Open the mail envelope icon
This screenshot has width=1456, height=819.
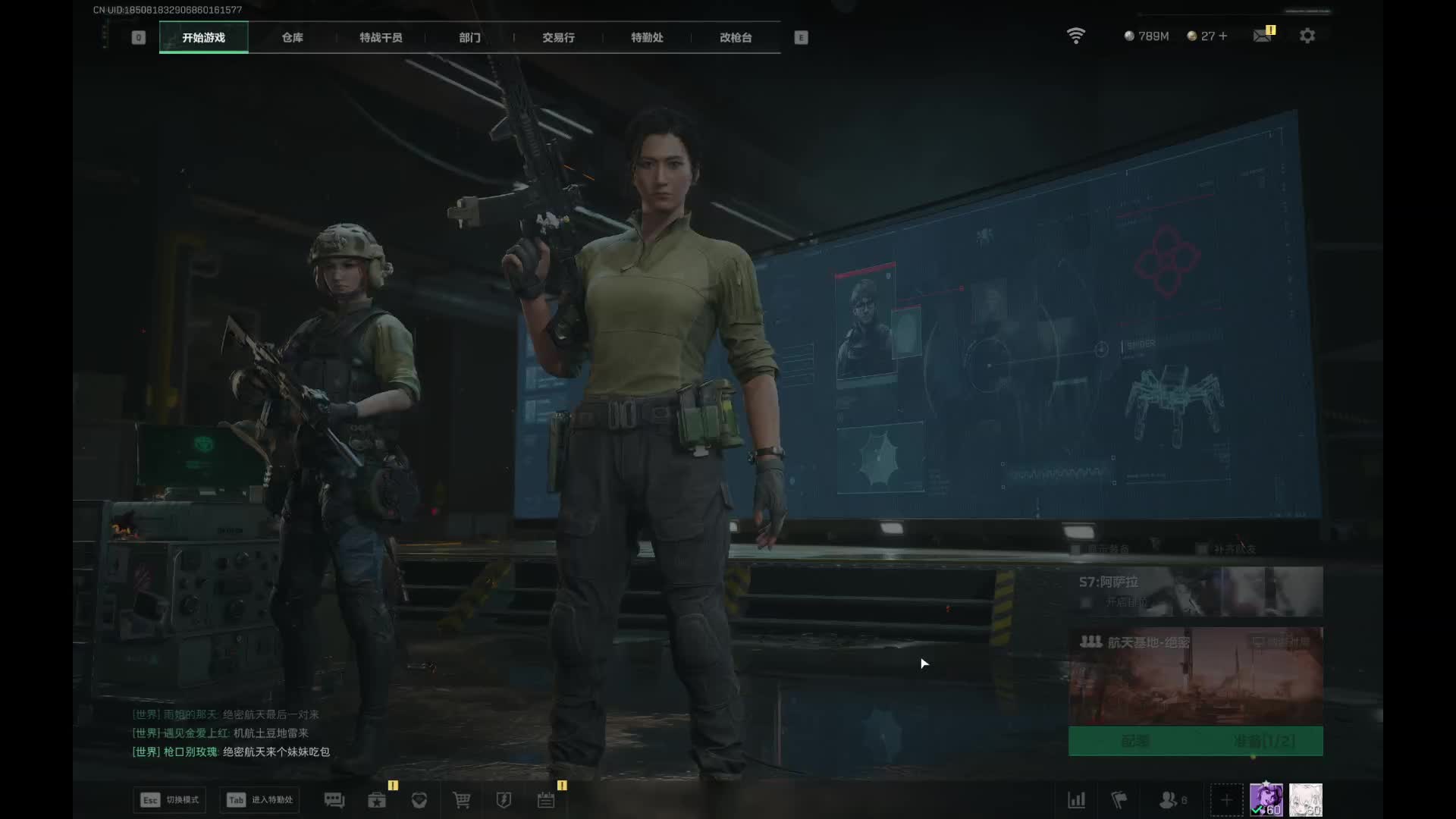[1263, 36]
